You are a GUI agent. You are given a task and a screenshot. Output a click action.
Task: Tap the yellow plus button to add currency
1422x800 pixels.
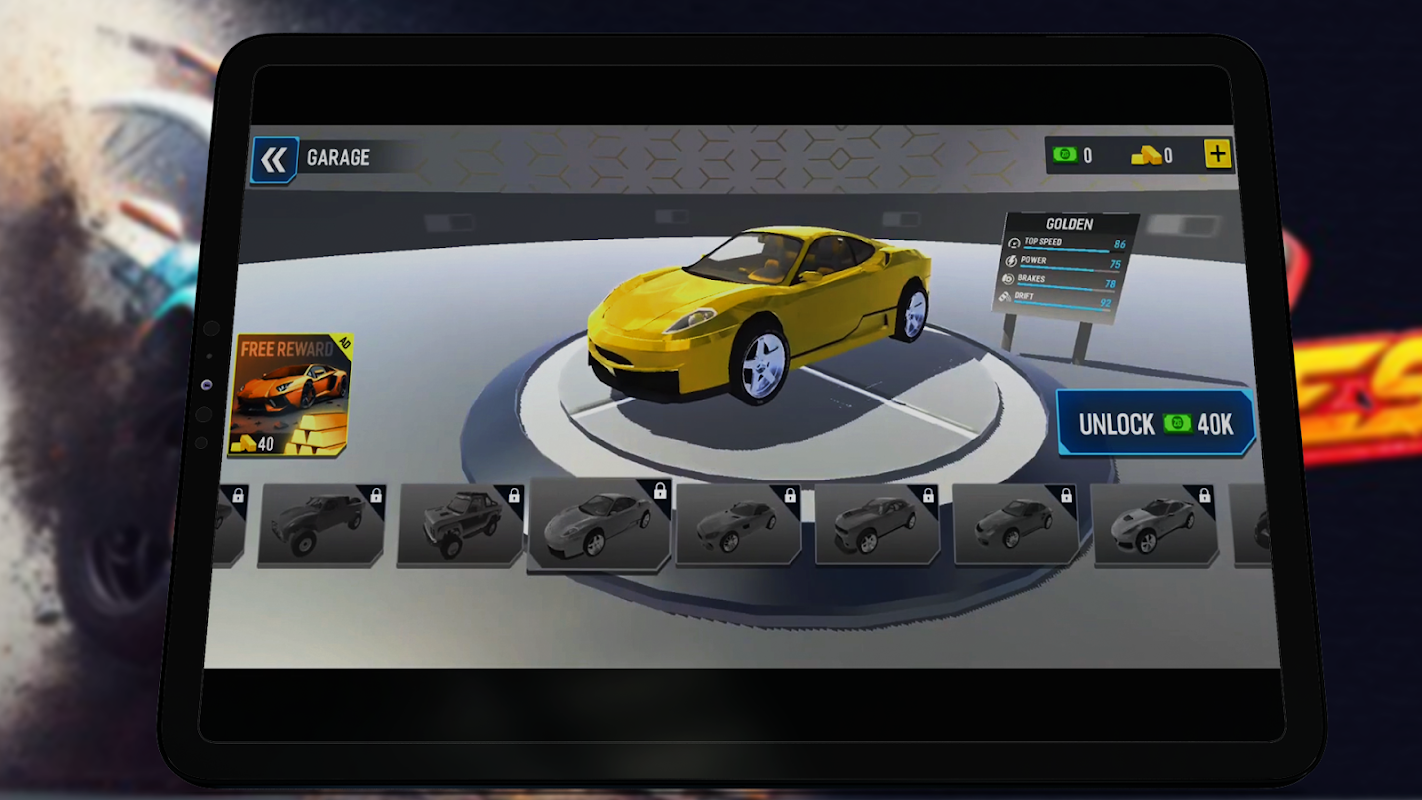pos(1217,154)
